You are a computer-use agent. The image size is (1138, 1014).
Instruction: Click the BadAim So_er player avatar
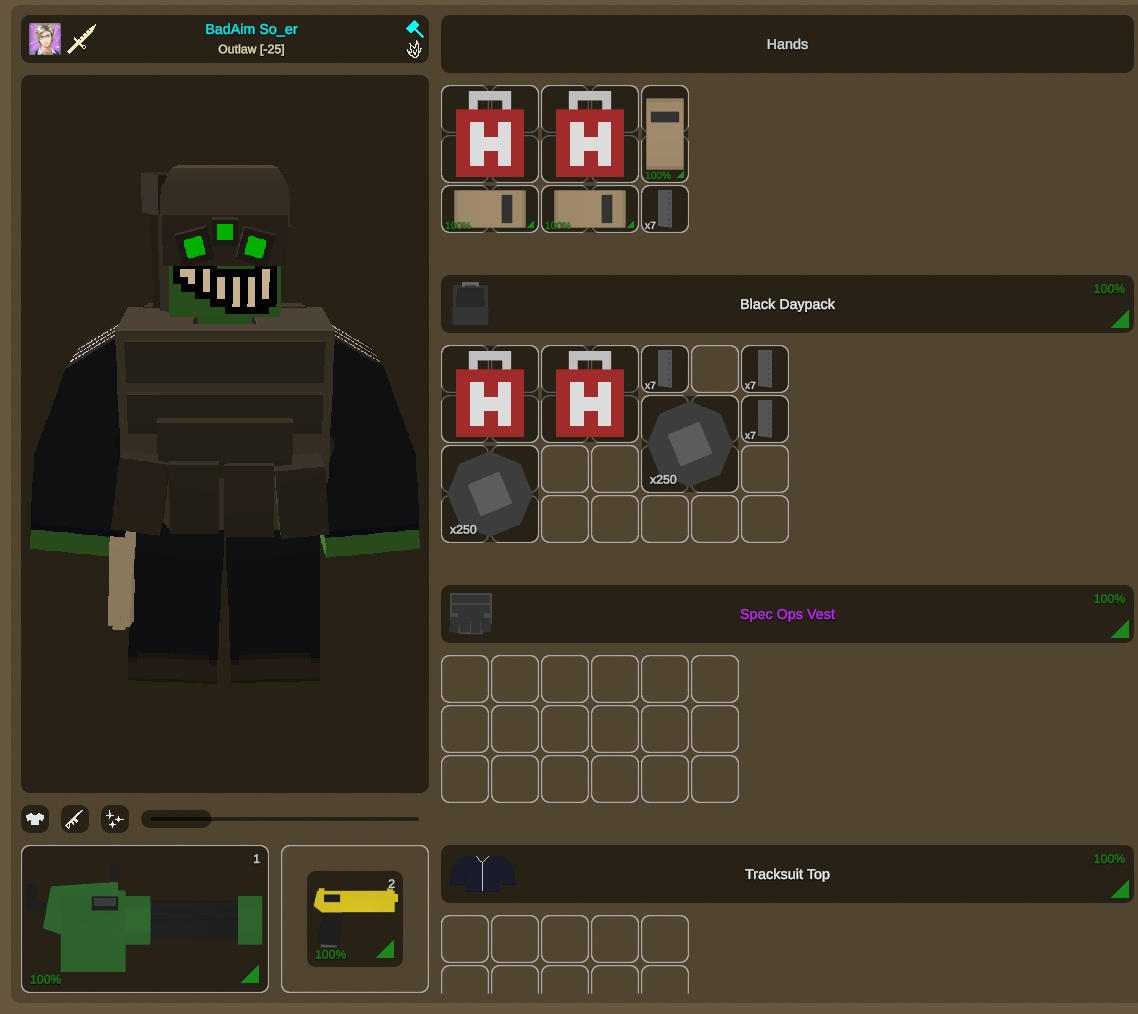pyautogui.click(x=45, y=39)
